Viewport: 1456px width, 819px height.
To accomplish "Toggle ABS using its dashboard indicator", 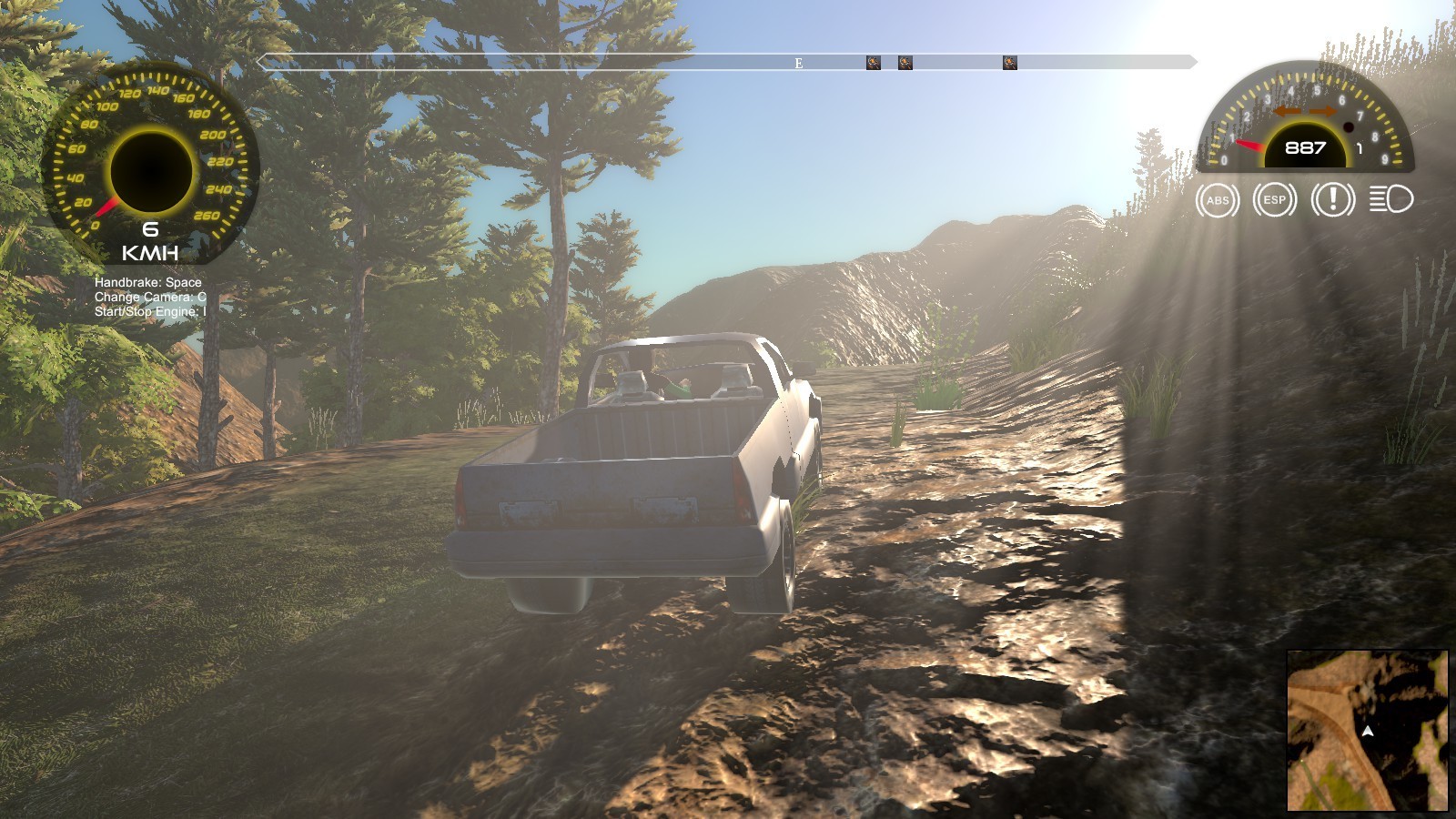I will 1217,199.
